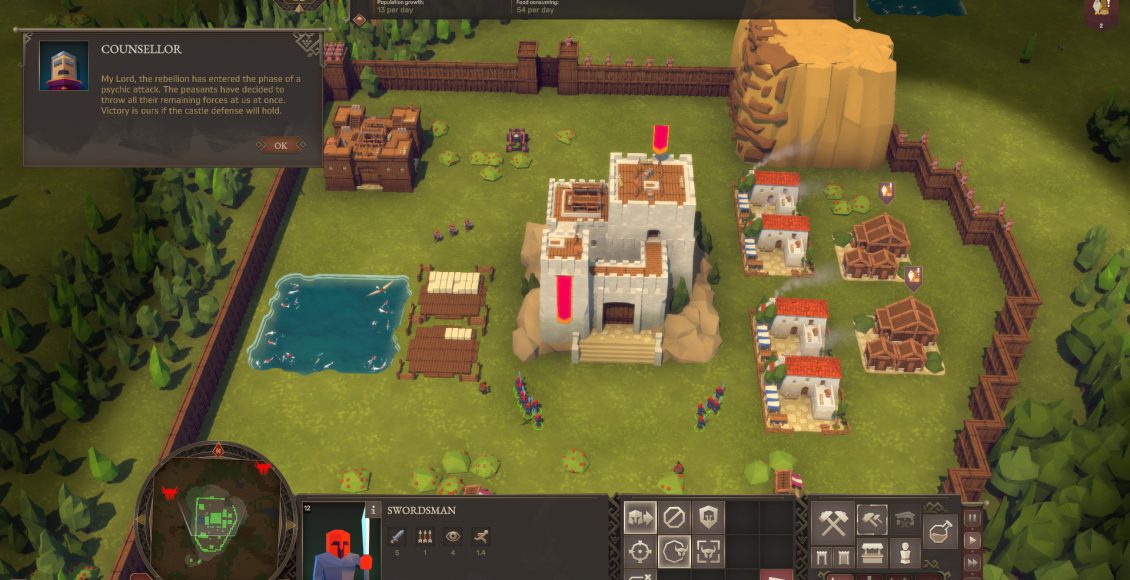Choose the market stall building category

tap(872, 553)
